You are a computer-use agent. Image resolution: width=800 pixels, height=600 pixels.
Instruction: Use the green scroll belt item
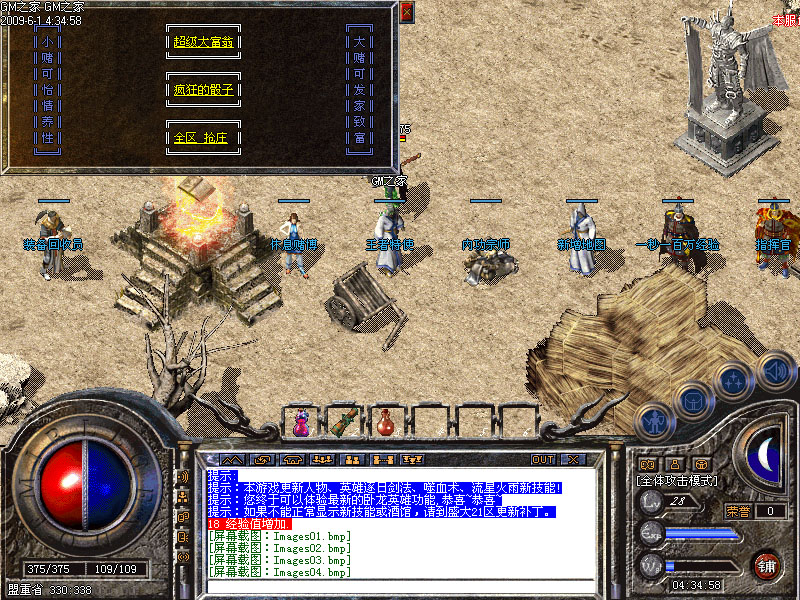[x=343, y=421]
